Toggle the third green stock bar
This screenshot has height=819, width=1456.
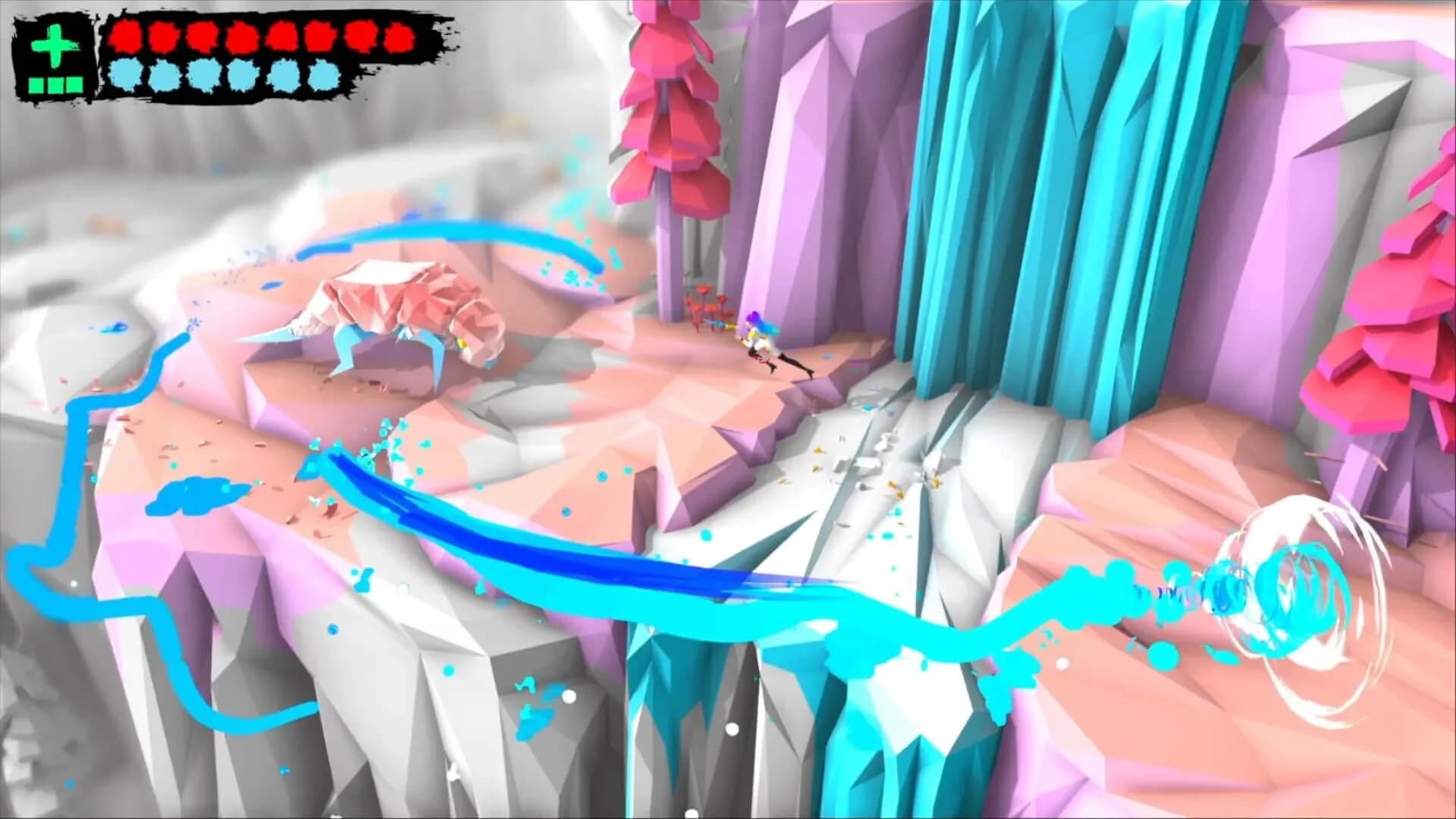point(74,84)
